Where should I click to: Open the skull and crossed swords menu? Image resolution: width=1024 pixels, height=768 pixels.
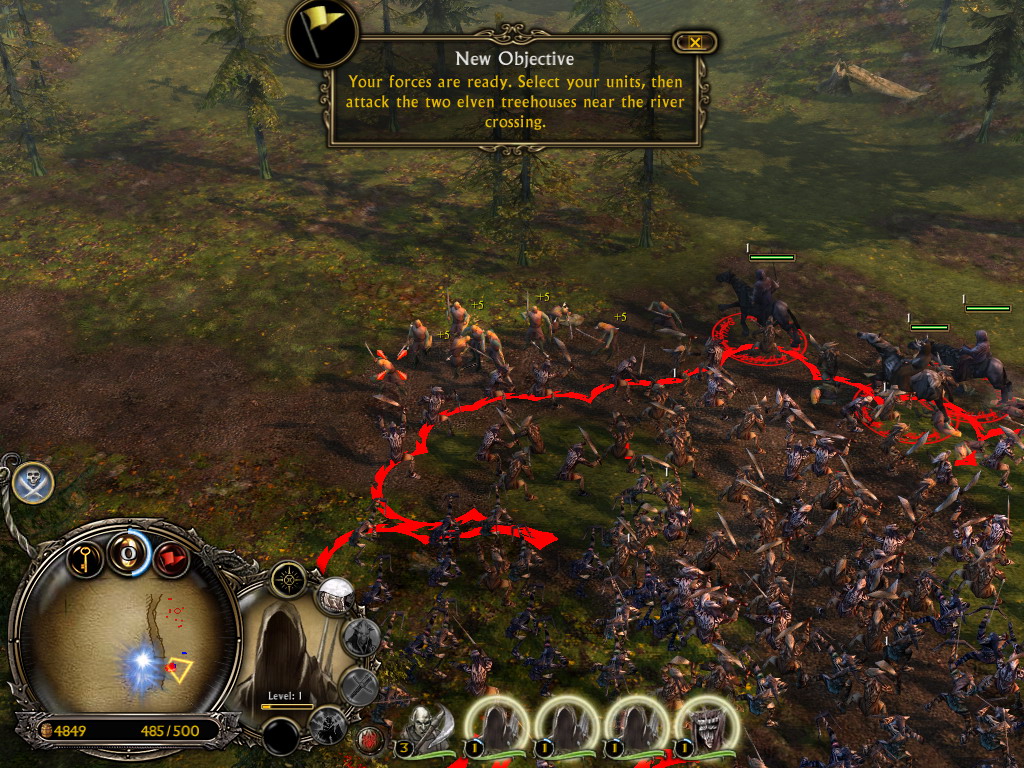(x=33, y=483)
